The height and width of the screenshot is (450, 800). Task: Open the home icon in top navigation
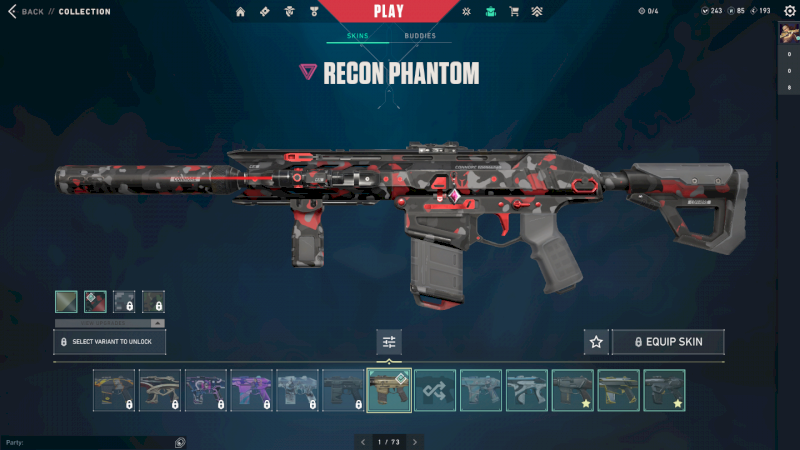pos(240,12)
